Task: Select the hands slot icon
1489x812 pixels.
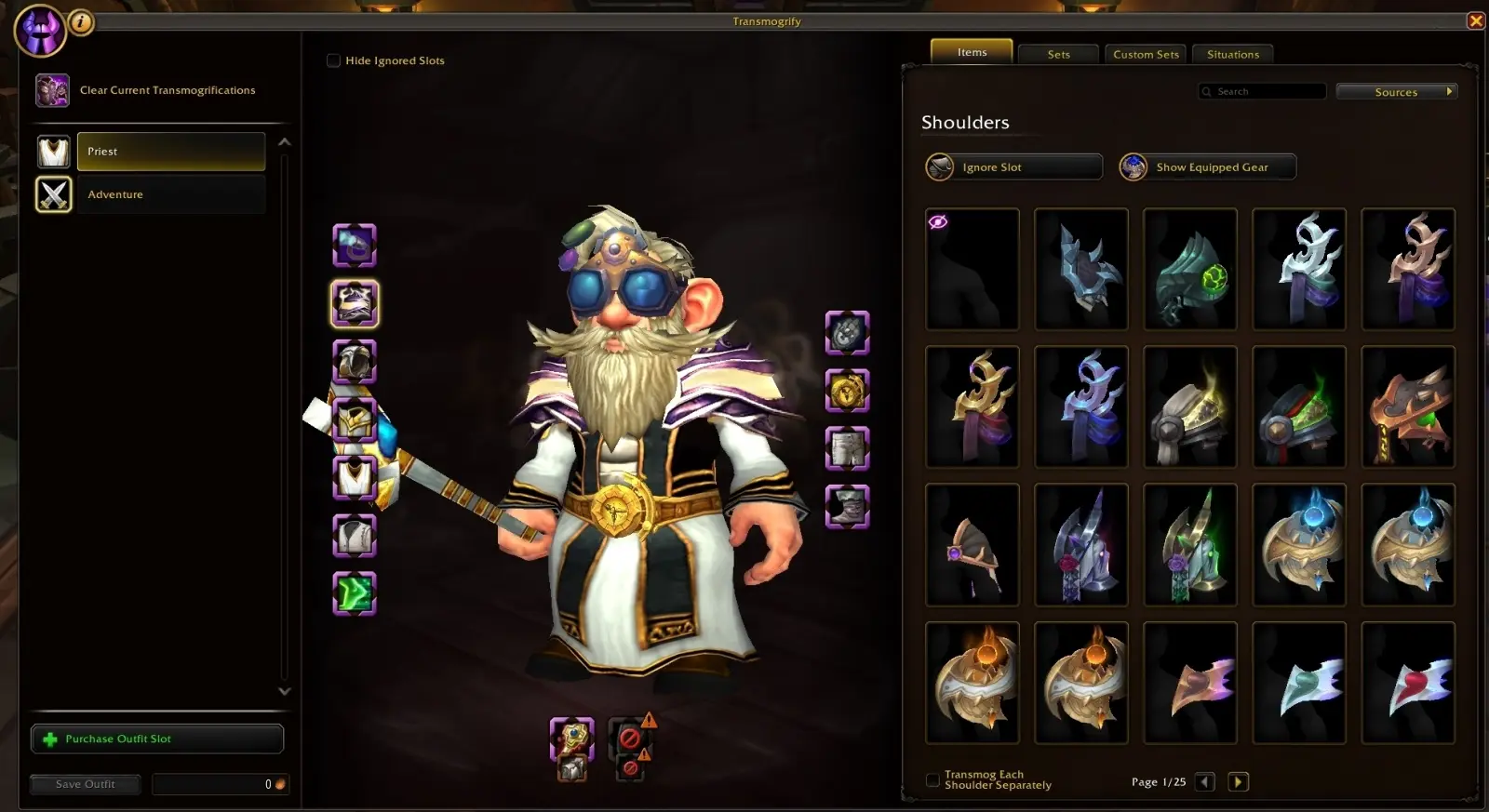Action: point(845,333)
